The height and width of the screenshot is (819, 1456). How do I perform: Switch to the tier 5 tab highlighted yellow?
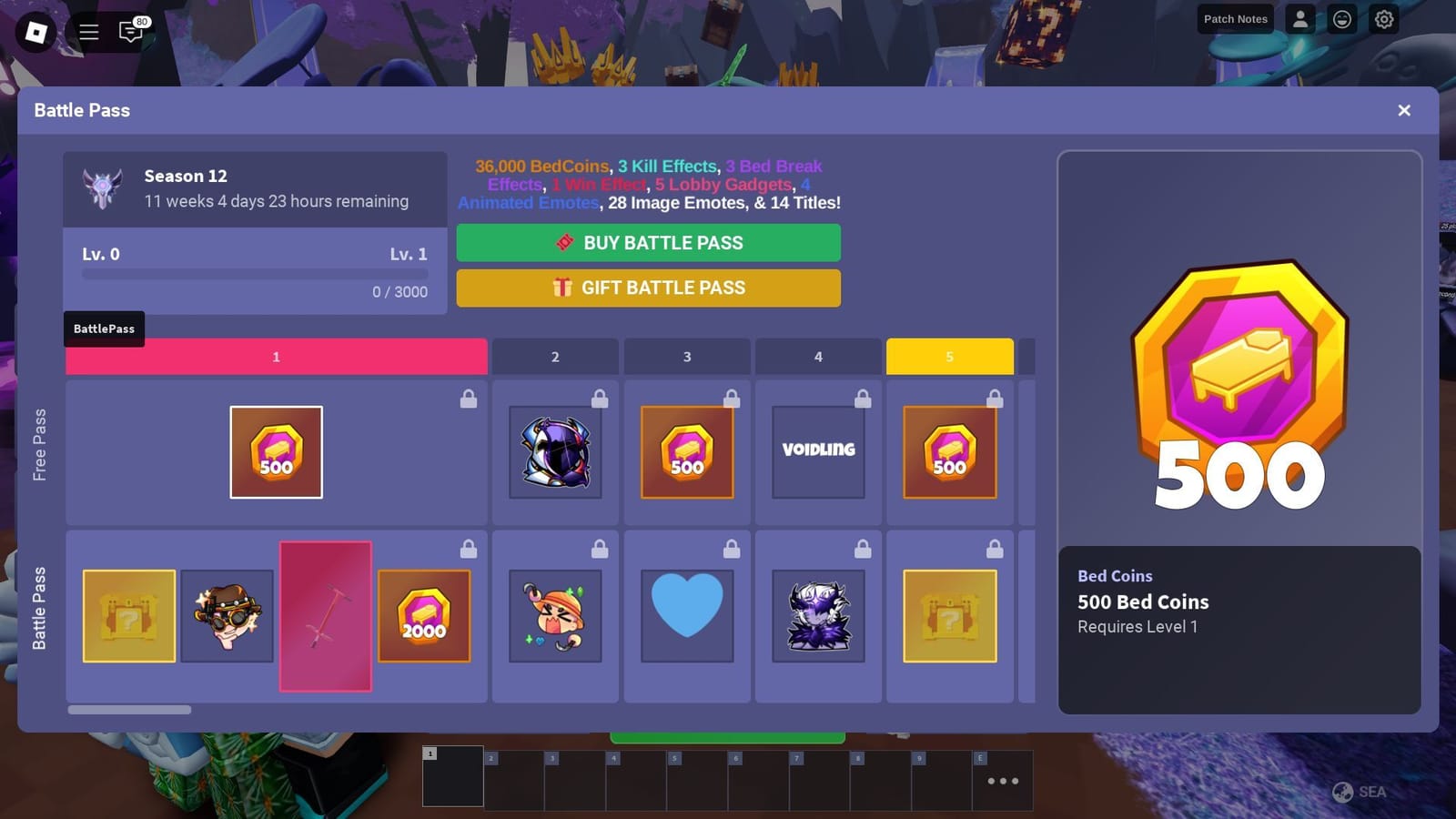point(950,357)
